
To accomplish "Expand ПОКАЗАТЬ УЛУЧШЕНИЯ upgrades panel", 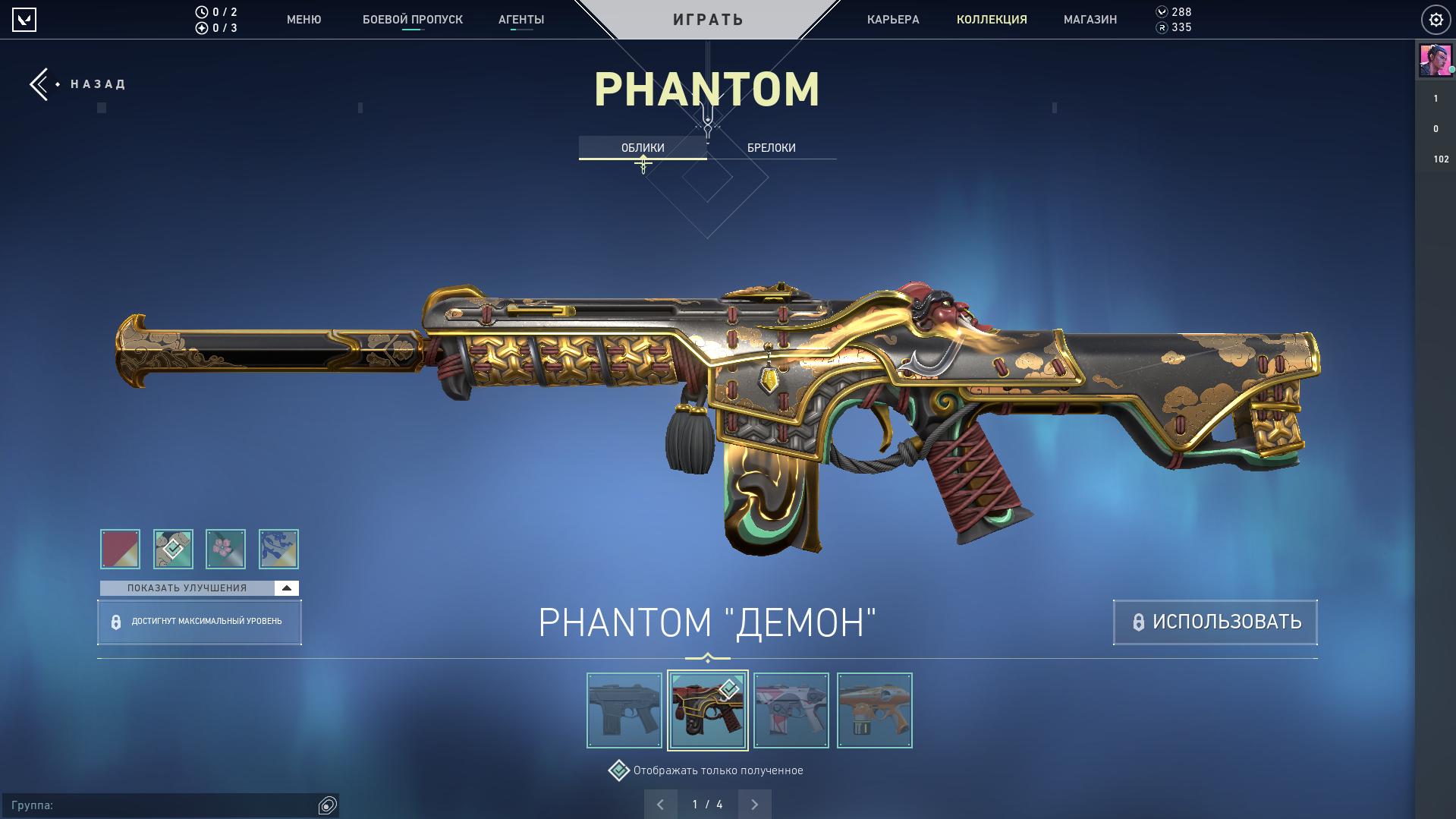I will click(x=199, y=588).
